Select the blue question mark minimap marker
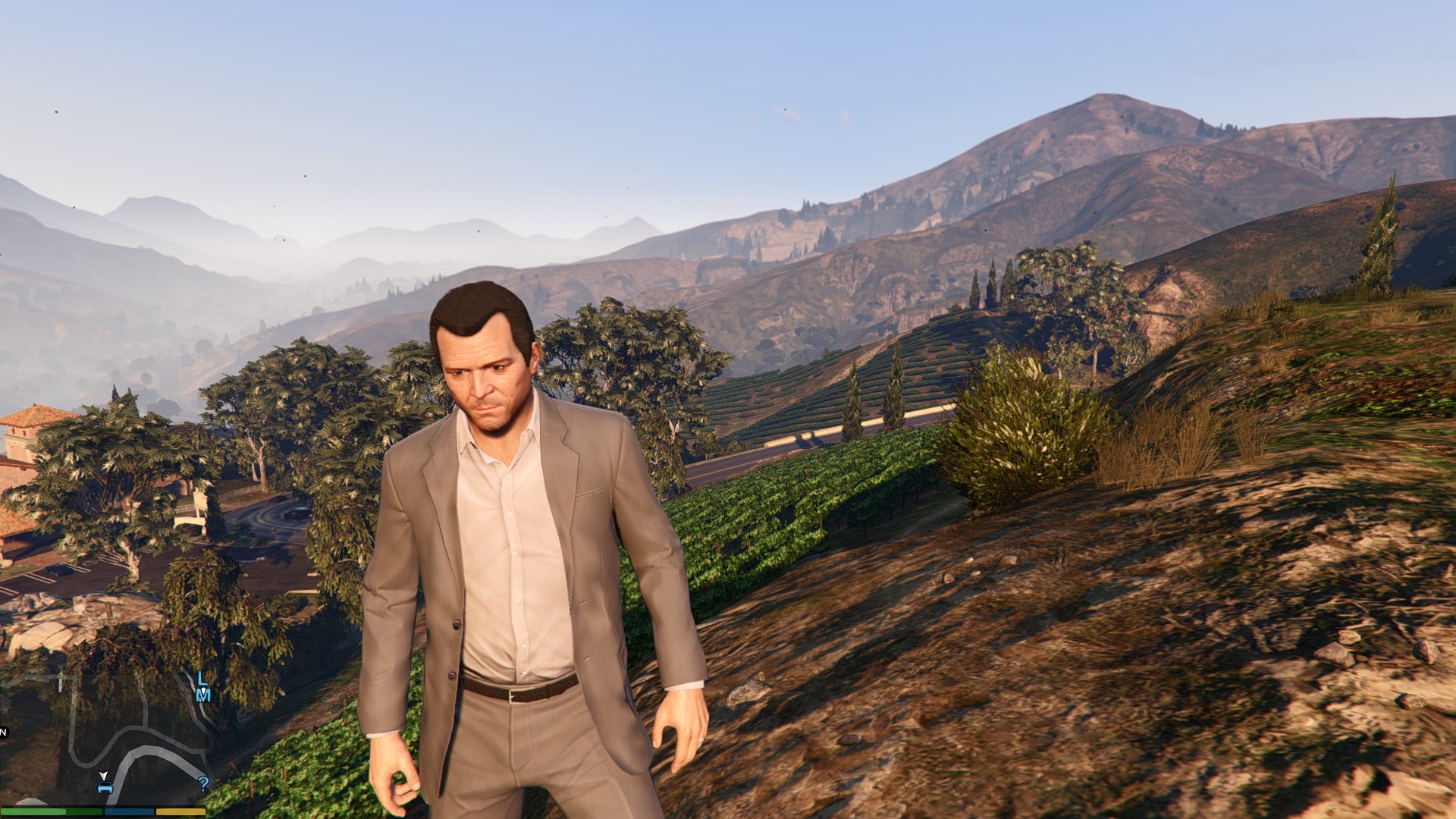 pyautogui.click(x=202, y=783)
